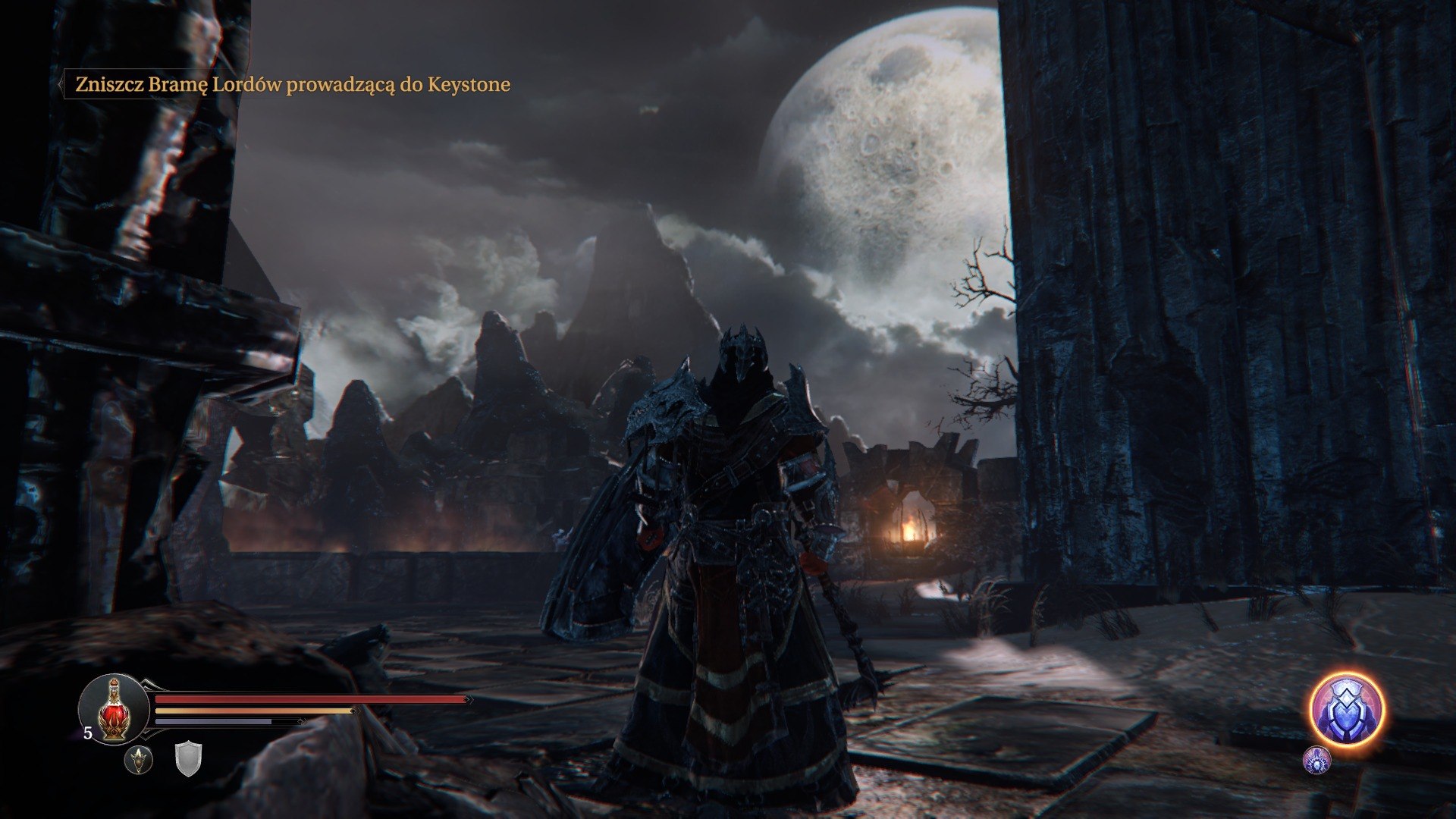Screen dimensions: 1456x819
Task: Select the red health potion slot
Action: pos(114,709)
